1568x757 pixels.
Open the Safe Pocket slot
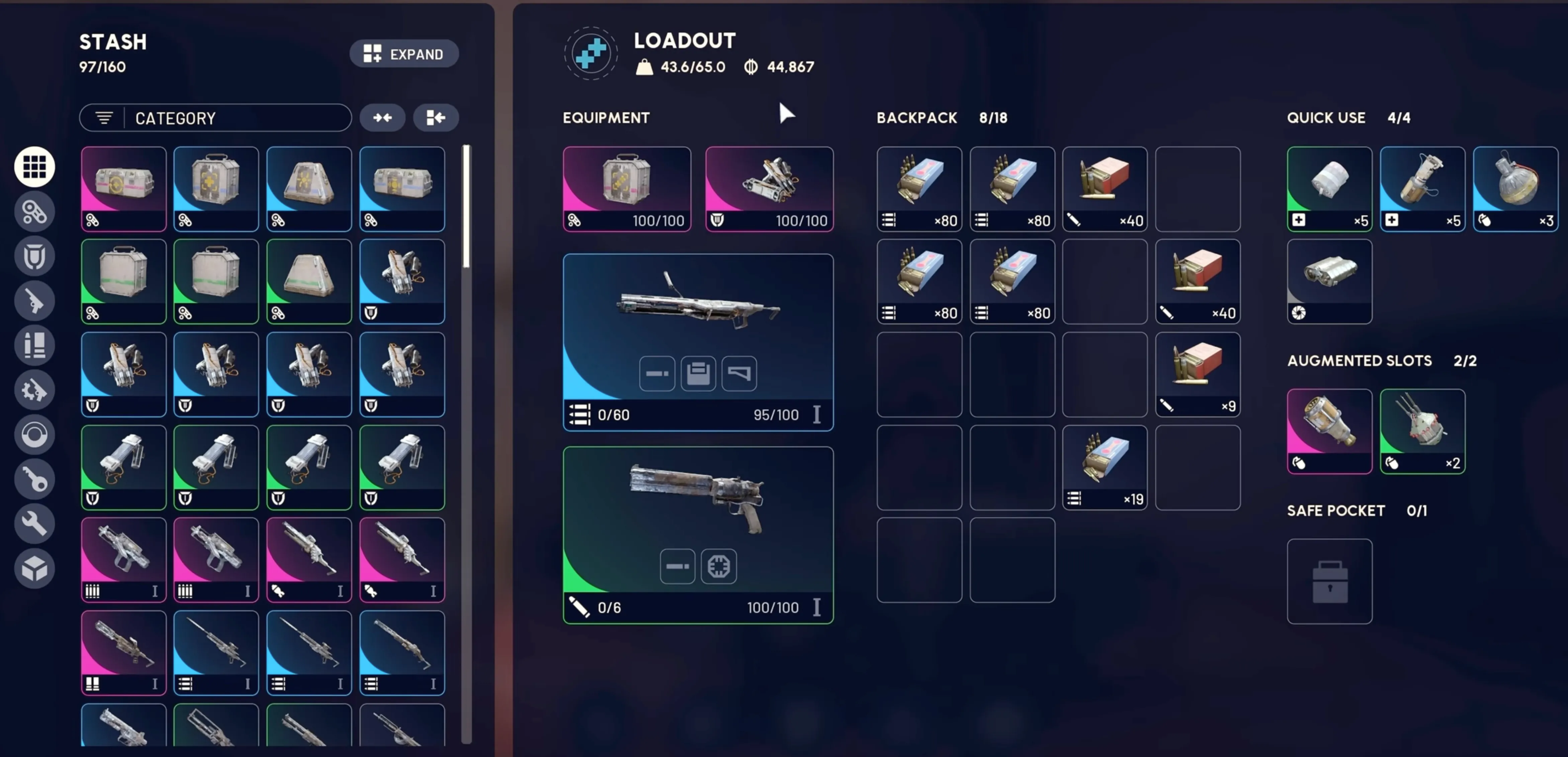tap(1329, 581)
